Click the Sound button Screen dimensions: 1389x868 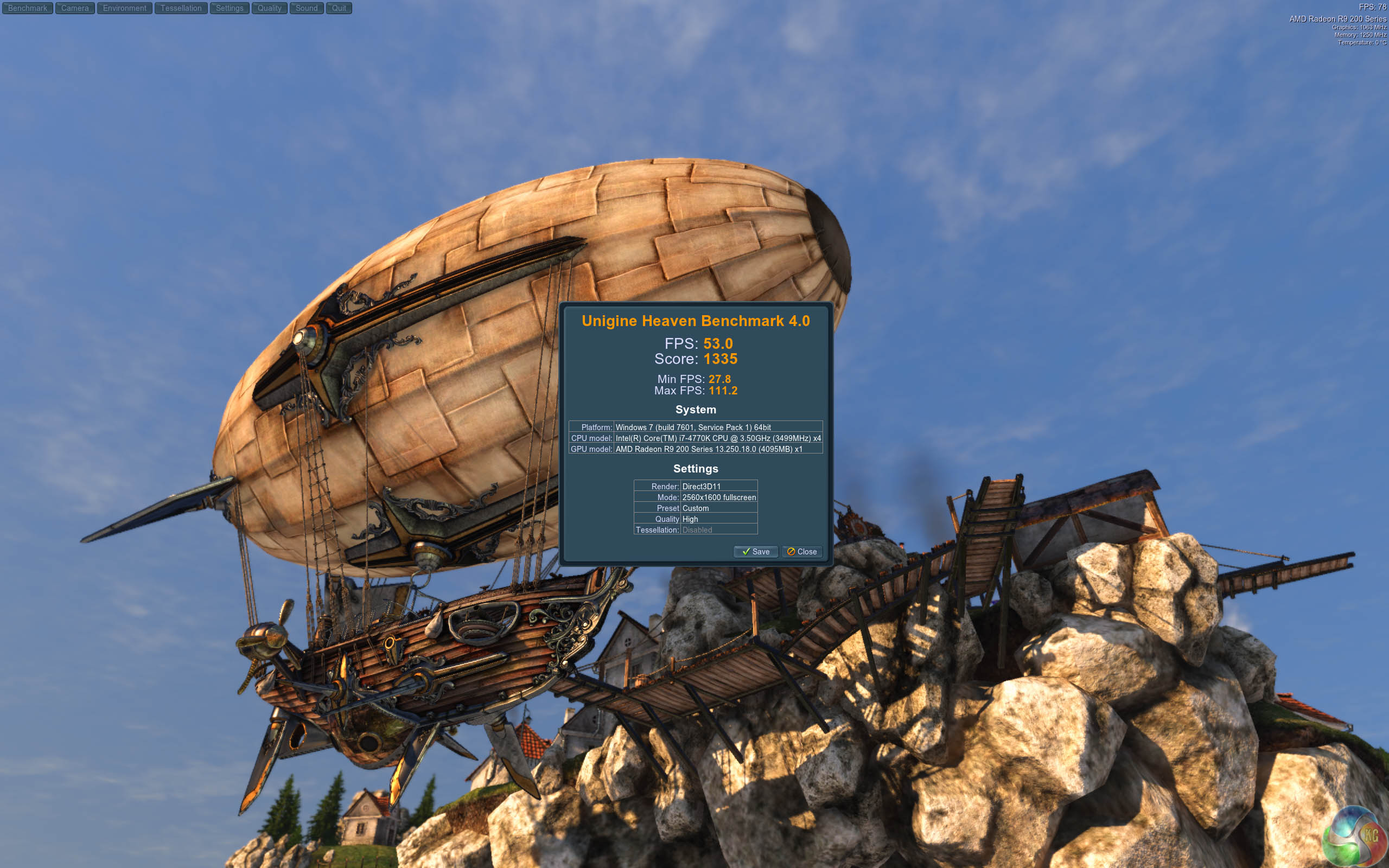coord(307,8)
